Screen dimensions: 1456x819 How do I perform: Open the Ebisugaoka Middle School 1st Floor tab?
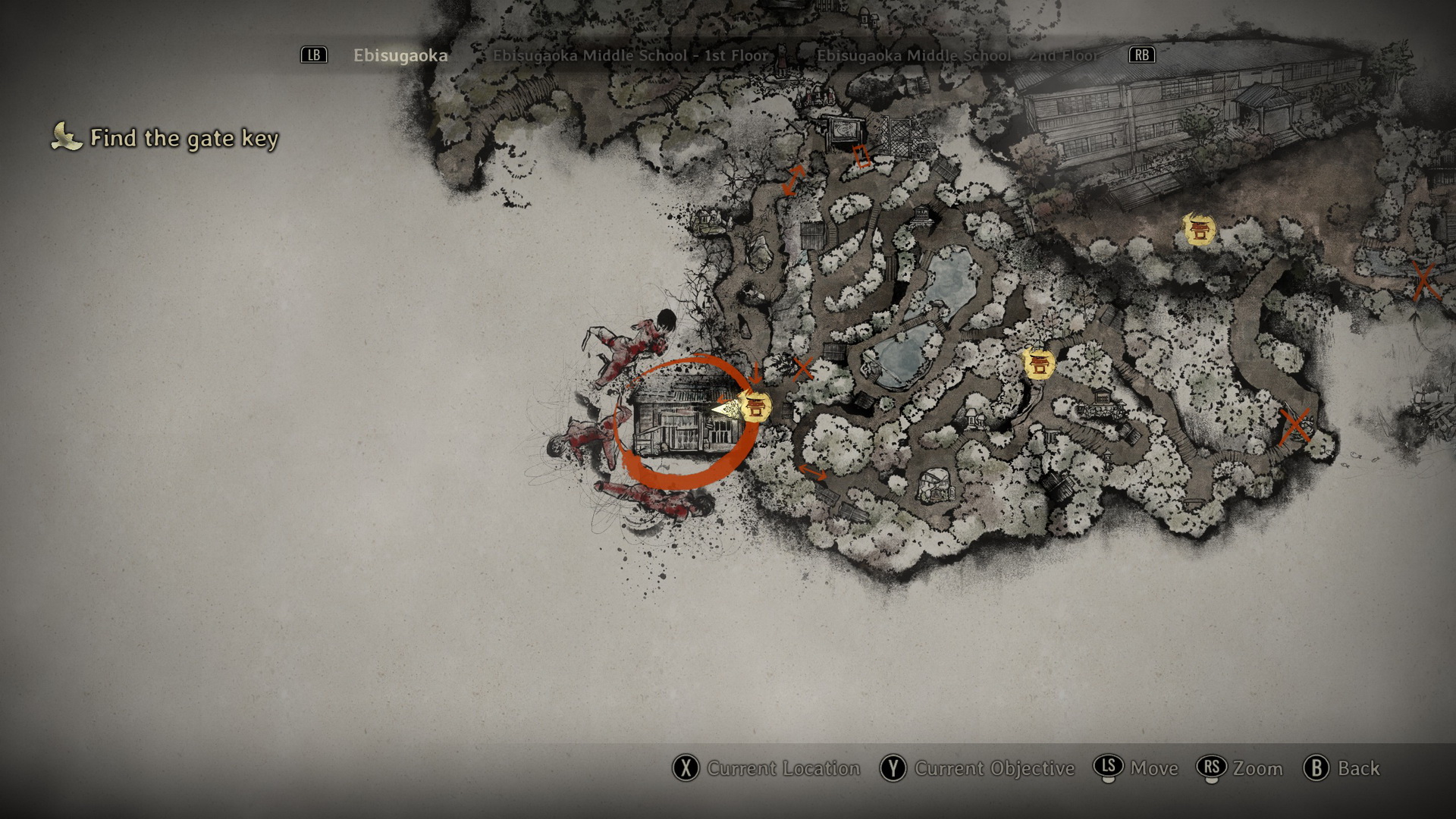click(x=630, y=55)
